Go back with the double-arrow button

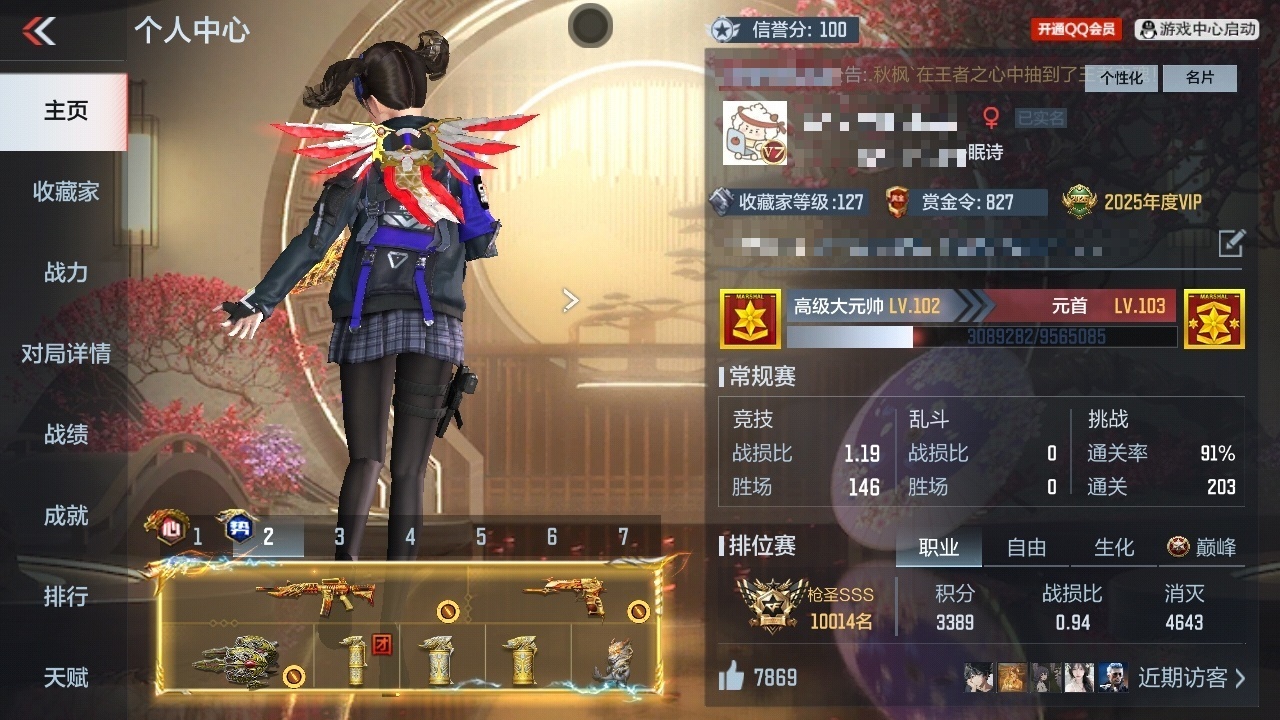(x=40, y=31)
